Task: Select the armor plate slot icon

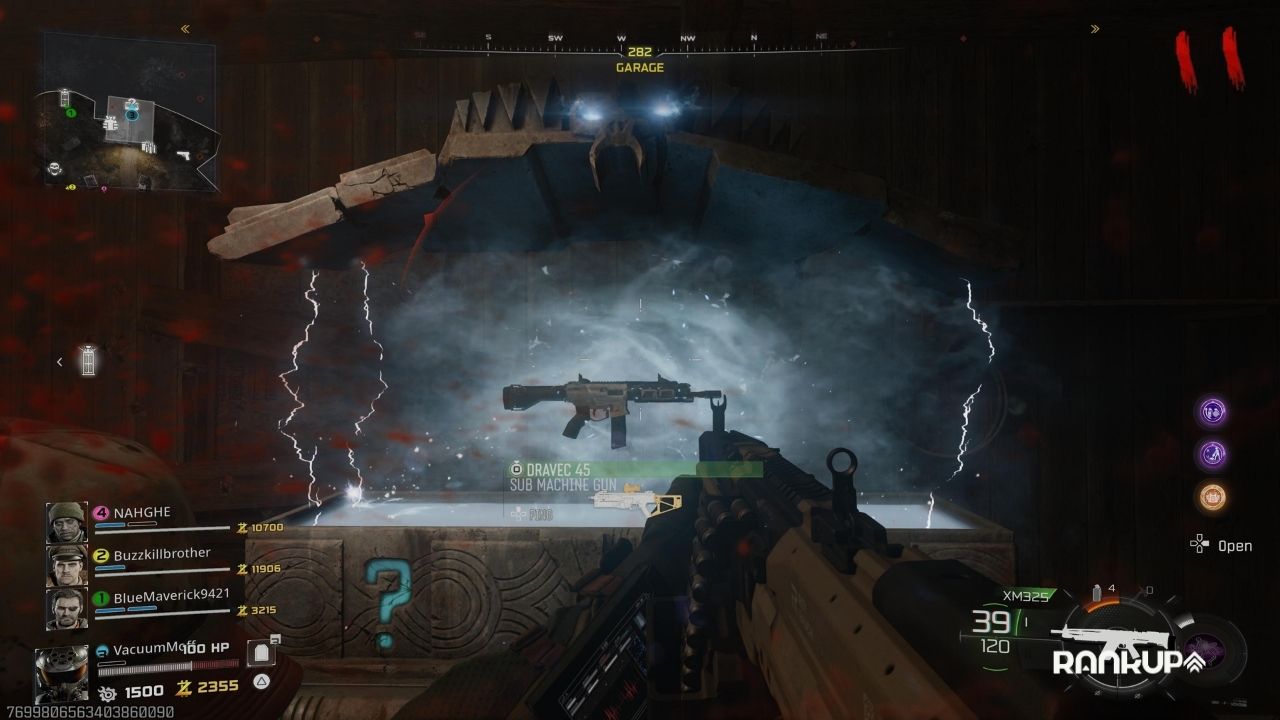Action: point(261,654)
